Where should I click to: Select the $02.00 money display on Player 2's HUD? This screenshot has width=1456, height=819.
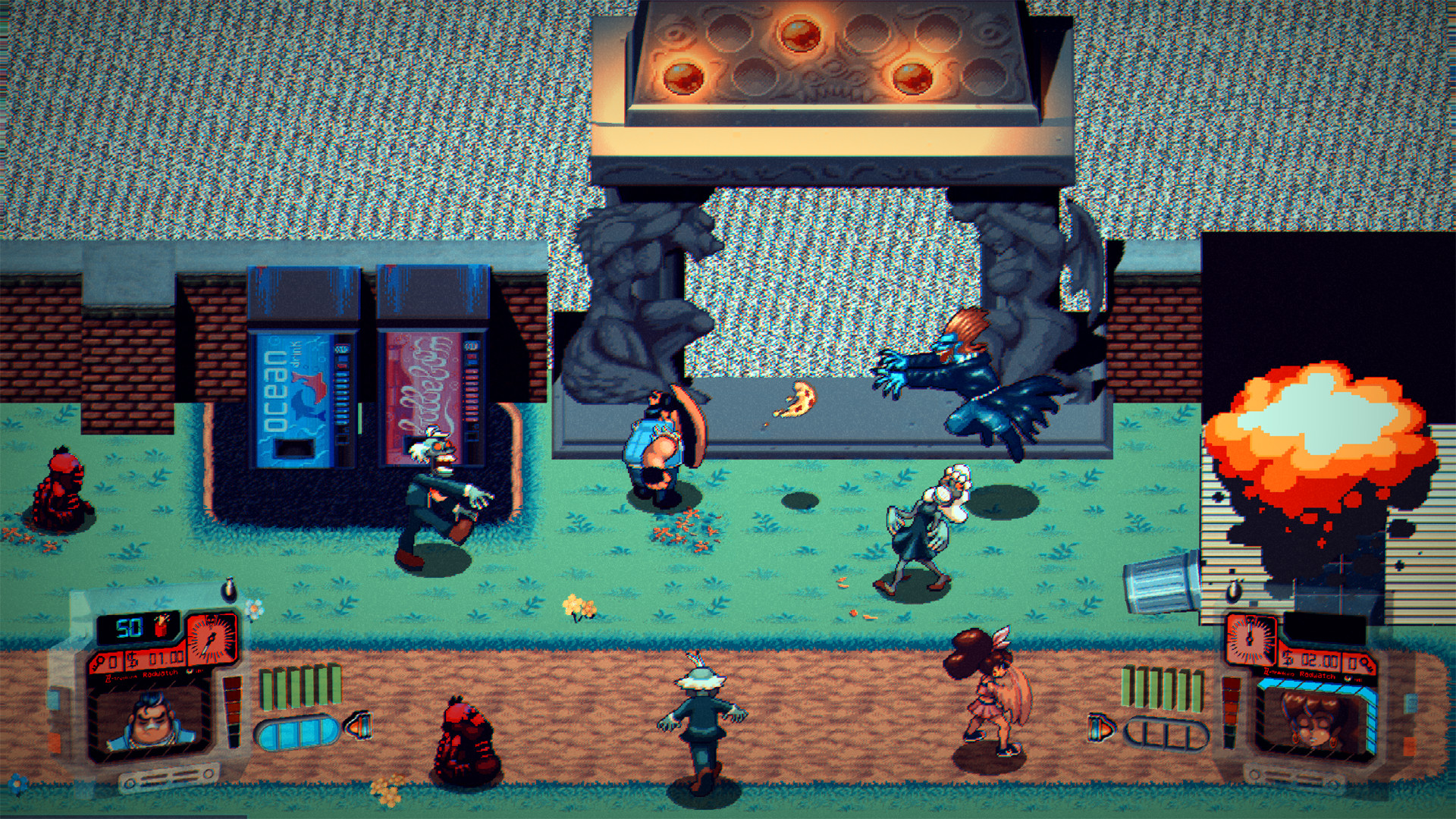1319,658
